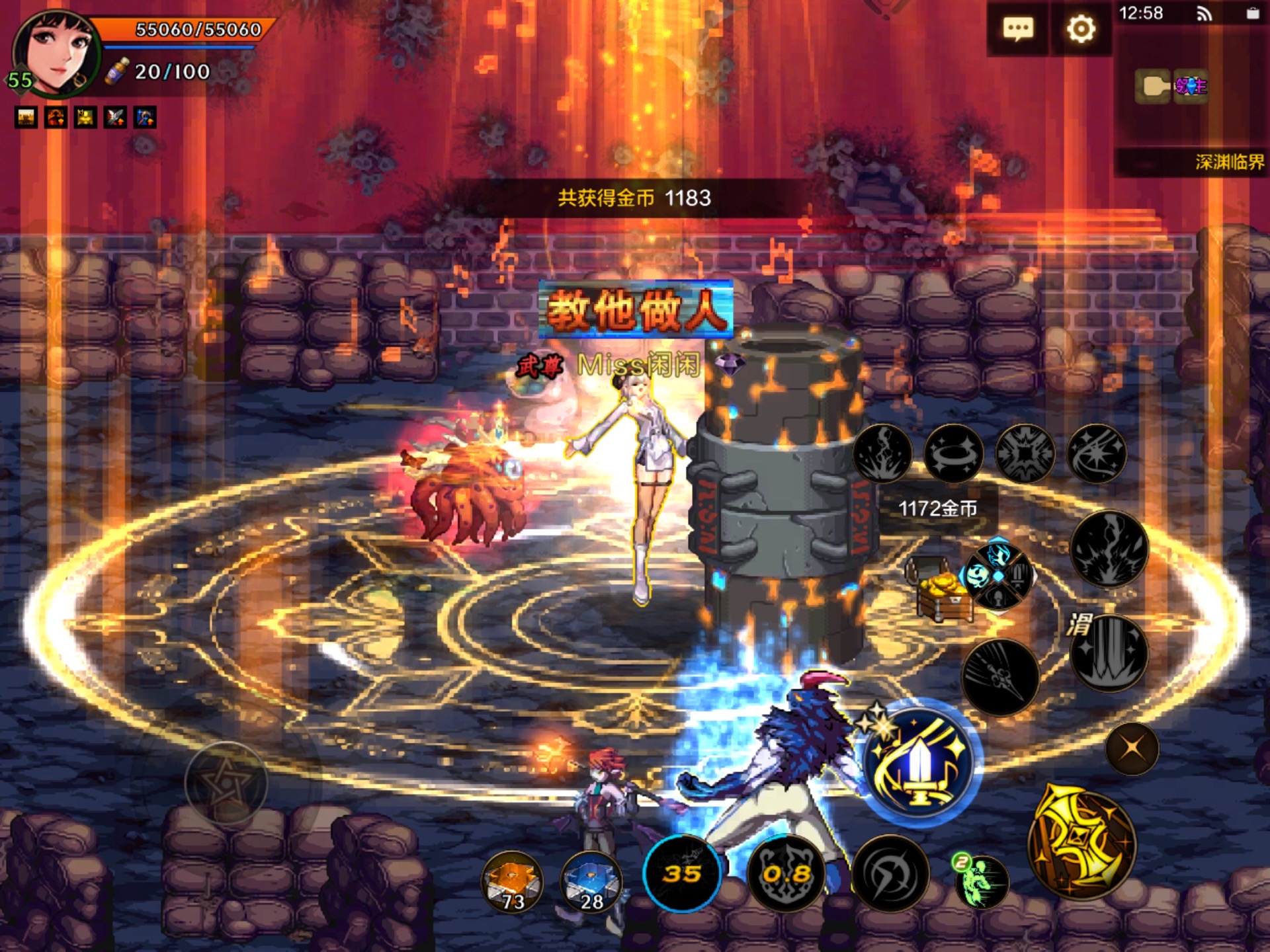Open the chat speech-bubble button

[x=1017, y=29]
